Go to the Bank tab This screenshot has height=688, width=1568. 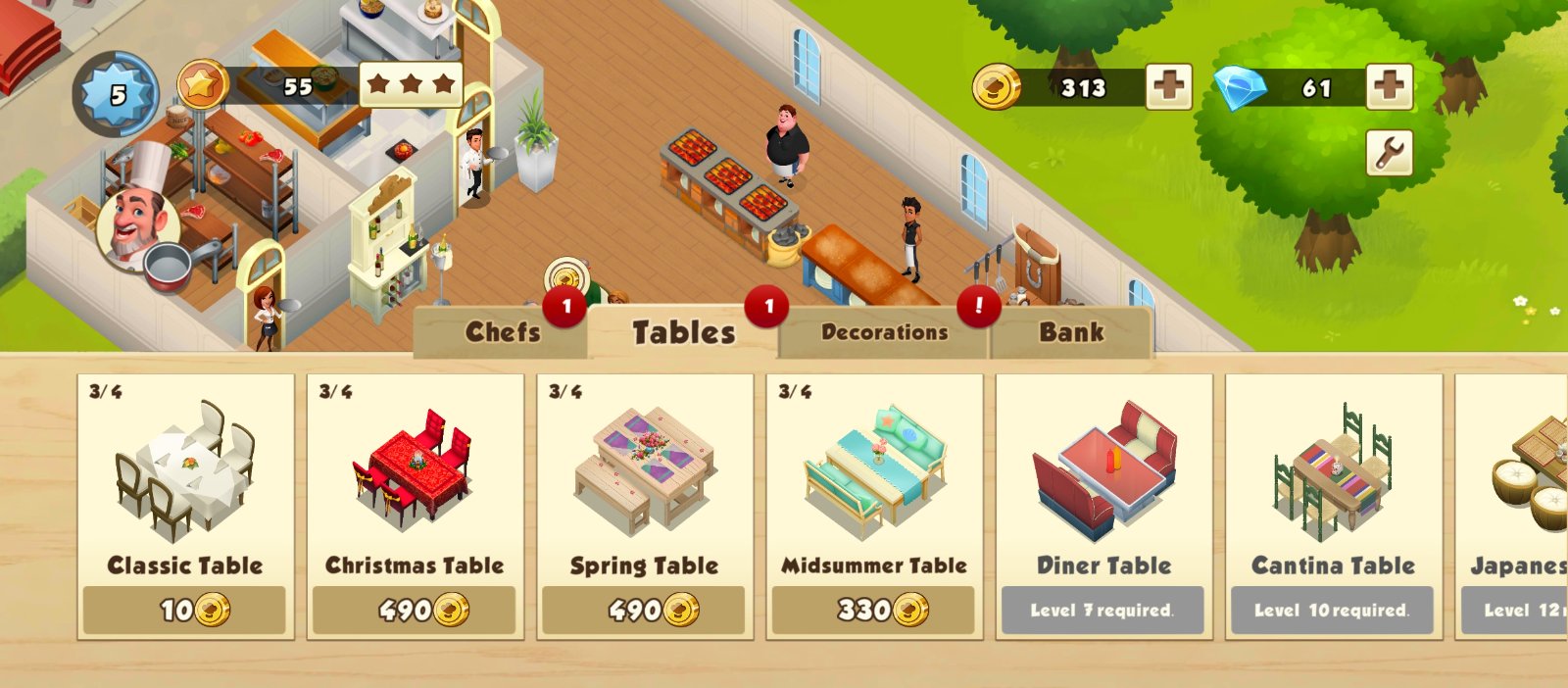1071,333
